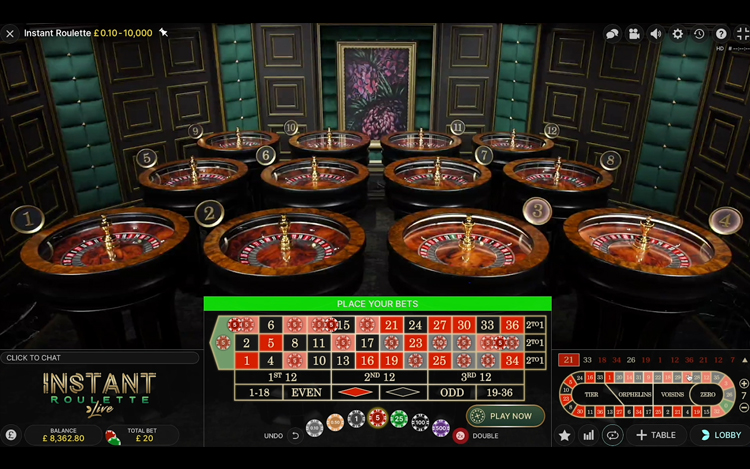Click the Play Now button
Viewport: 750px width, 469px height.
click(505, 416)
